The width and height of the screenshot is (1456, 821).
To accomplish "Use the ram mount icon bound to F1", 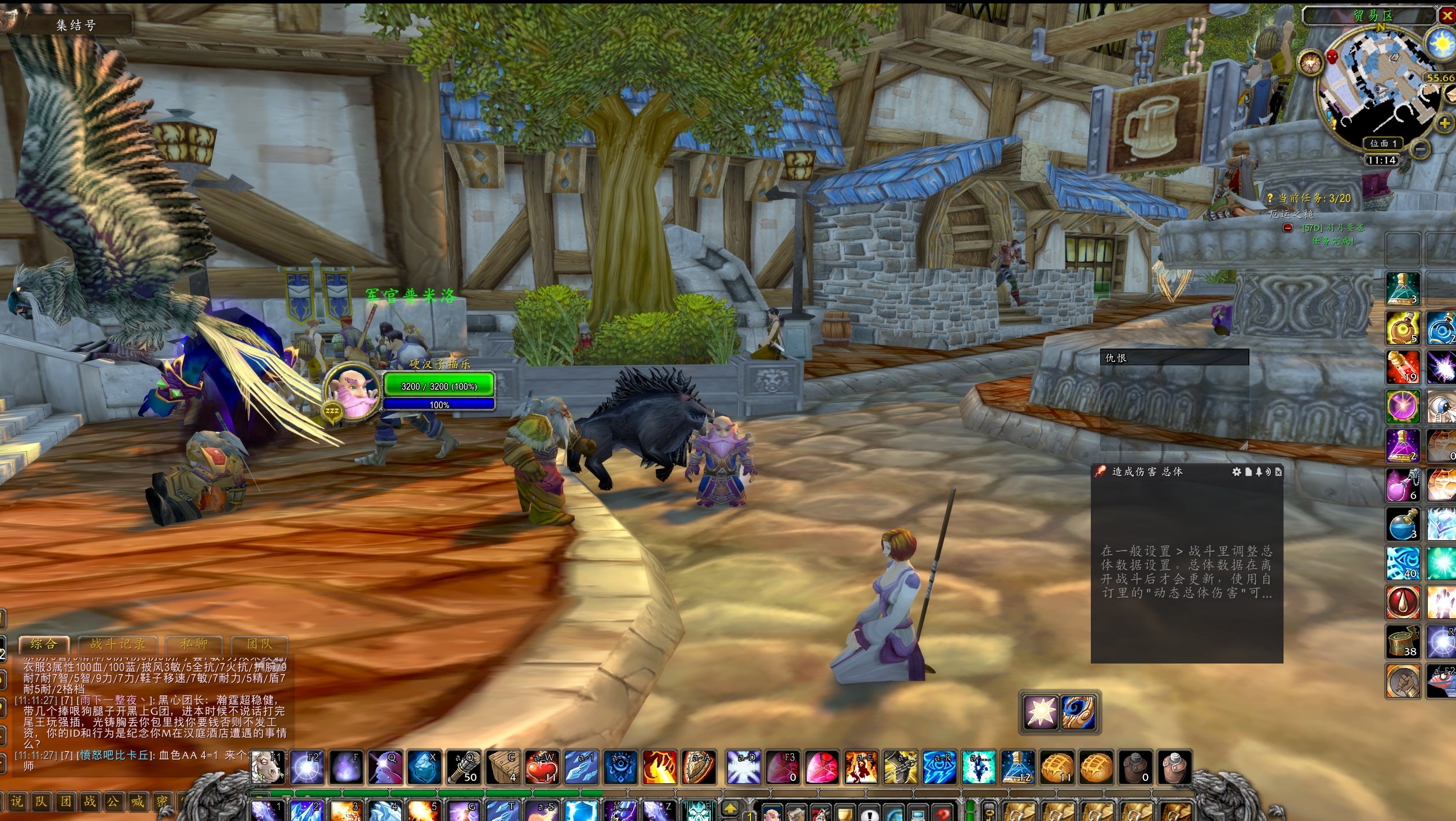I will [x=268, y=767].
